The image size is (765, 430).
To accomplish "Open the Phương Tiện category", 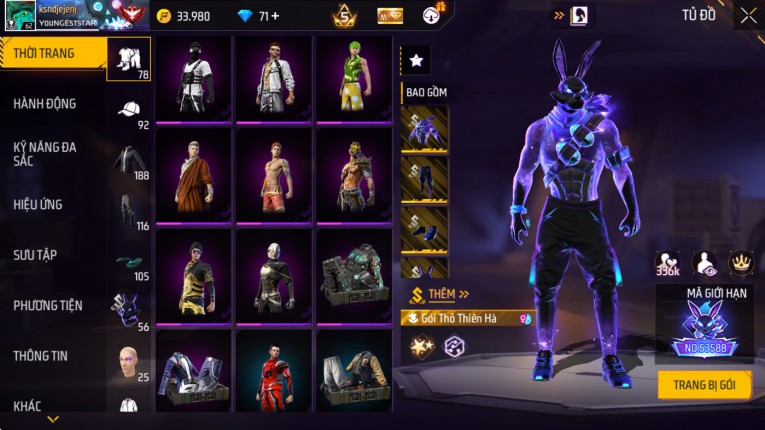I will [x=48, y=306].
